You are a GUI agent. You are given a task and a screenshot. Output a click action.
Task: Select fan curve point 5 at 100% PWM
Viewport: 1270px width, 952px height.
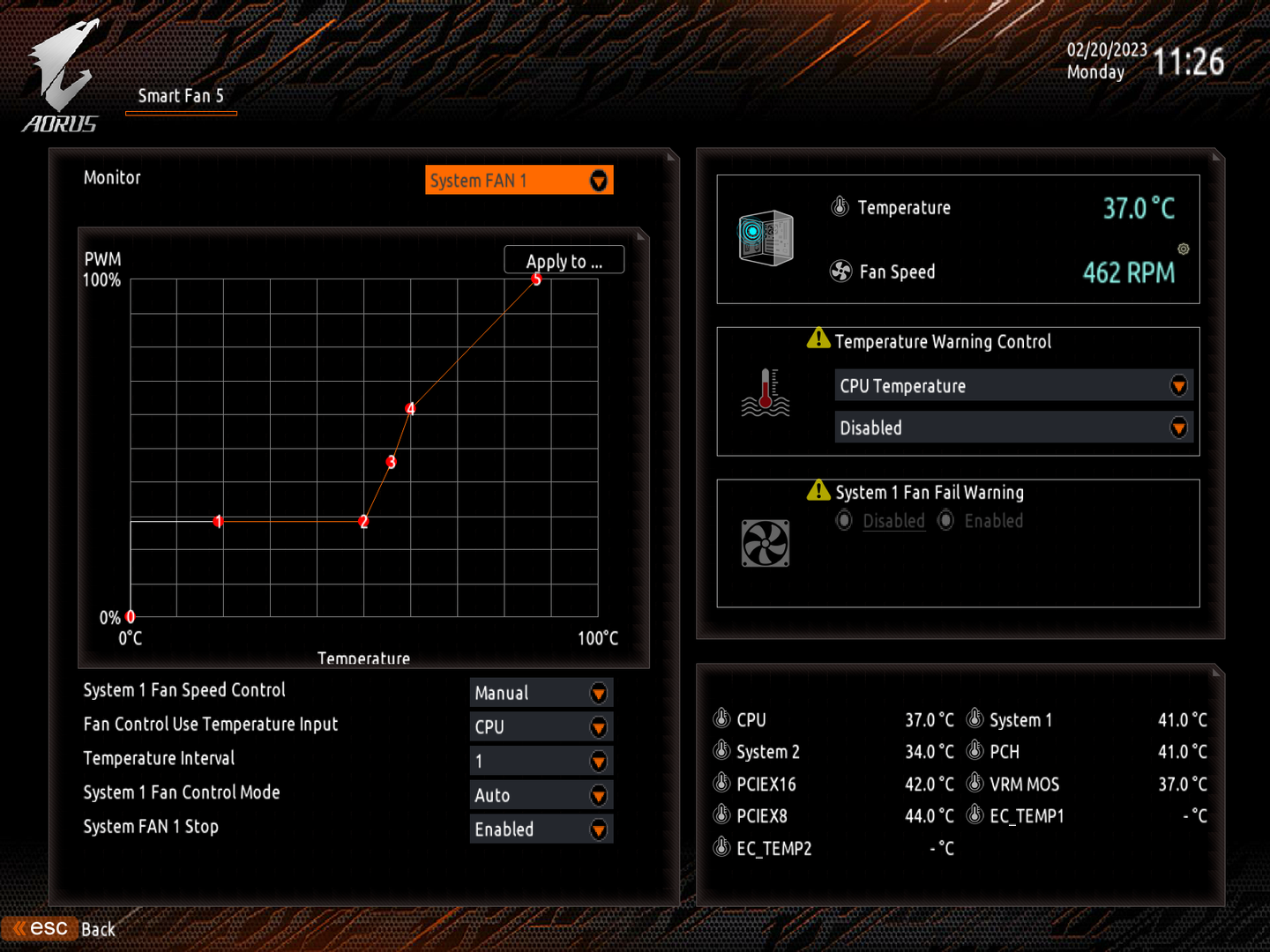536,279
